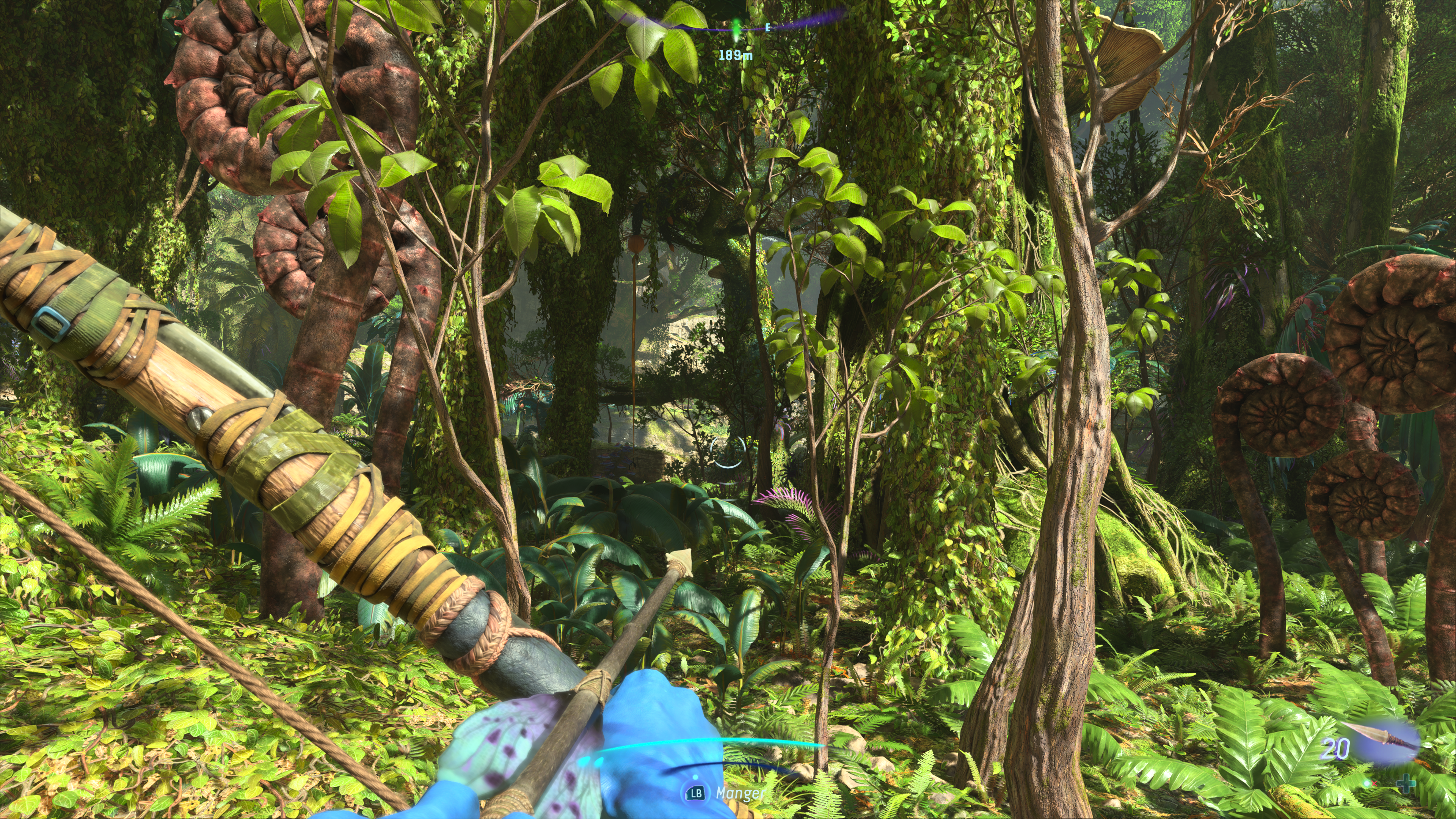Image resolution: width=1456 pixels, height=819 pixels.
Task: Click the East marker on the compass
Action: 767,27
